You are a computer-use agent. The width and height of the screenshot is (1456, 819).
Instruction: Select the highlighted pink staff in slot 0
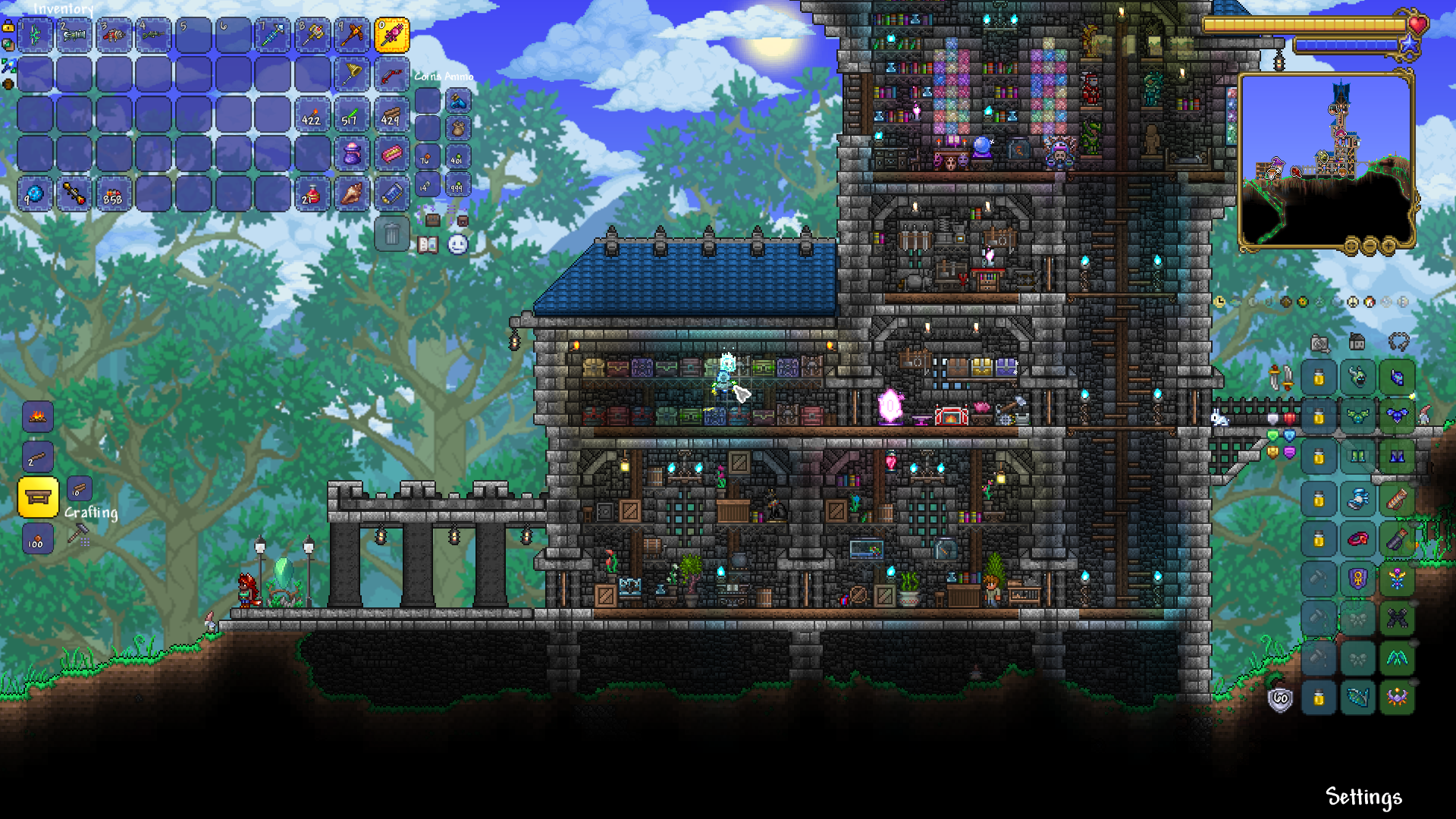[x=391, y=36]
